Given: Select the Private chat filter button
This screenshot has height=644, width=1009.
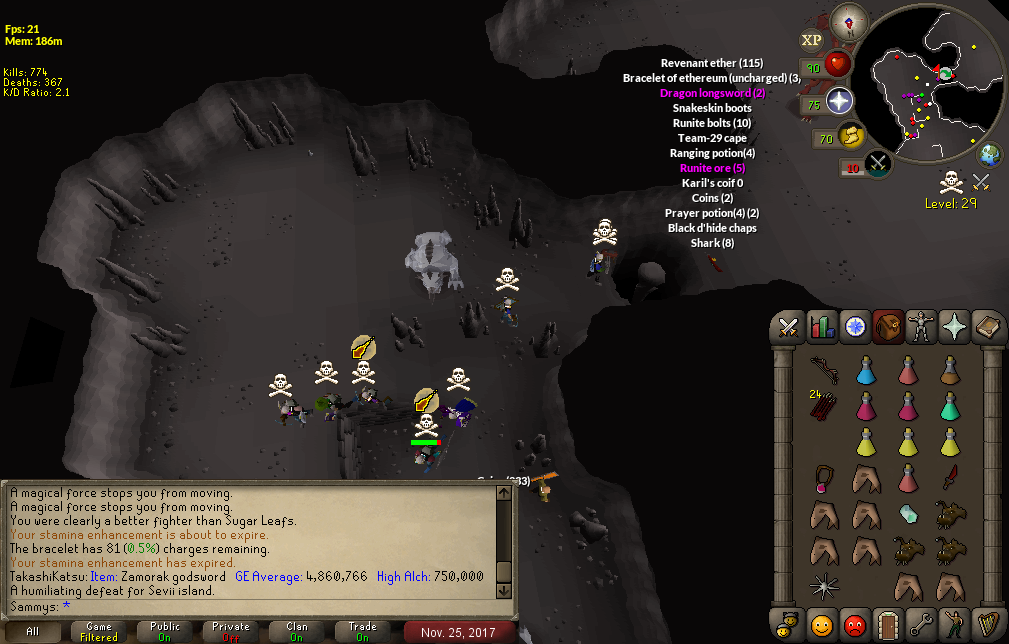Looking at the screenshot, I should (x=231, y=632).
